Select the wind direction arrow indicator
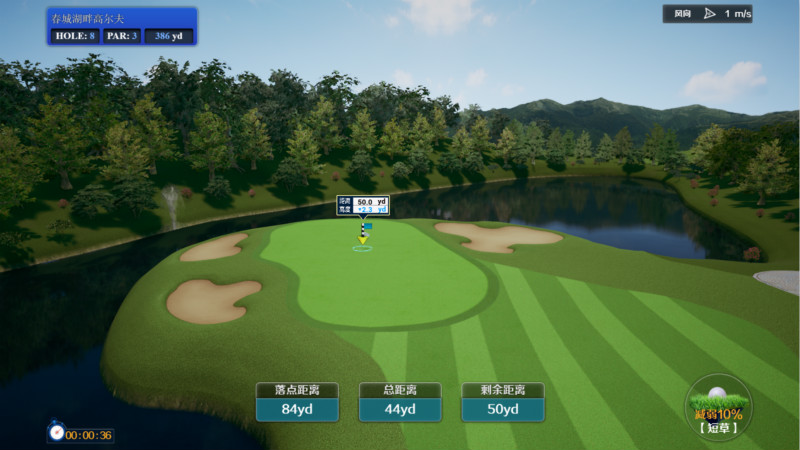 (x=710, y=14)
